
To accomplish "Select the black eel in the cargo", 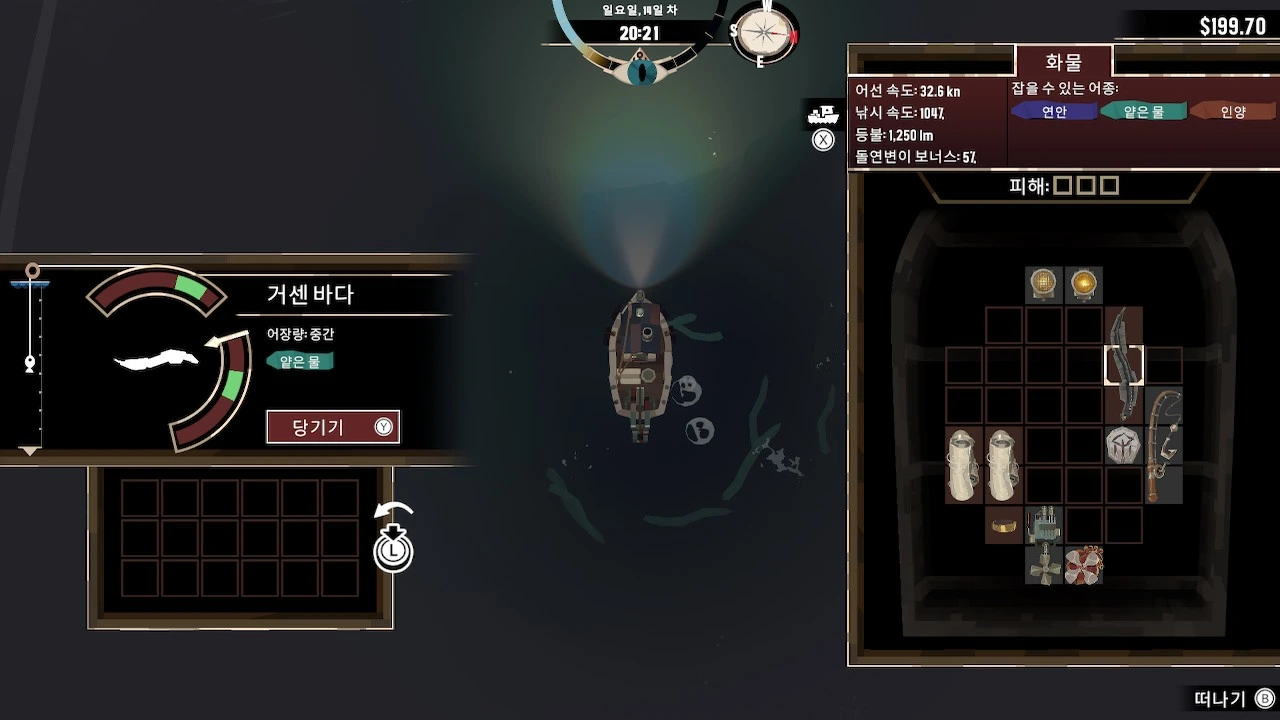I will click(x=1124, y=366).
